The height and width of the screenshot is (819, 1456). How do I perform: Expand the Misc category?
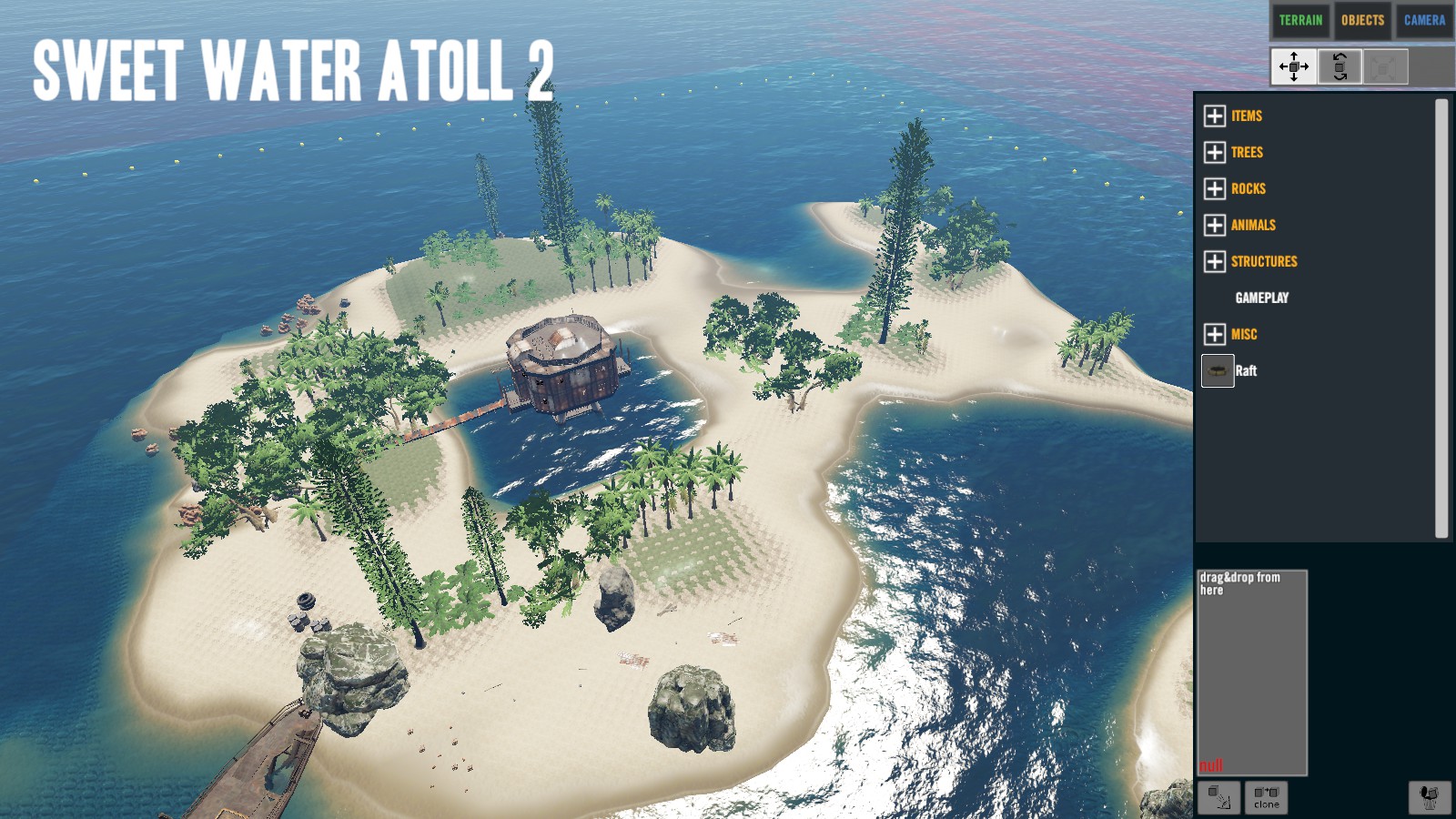tap(1215, 334)
